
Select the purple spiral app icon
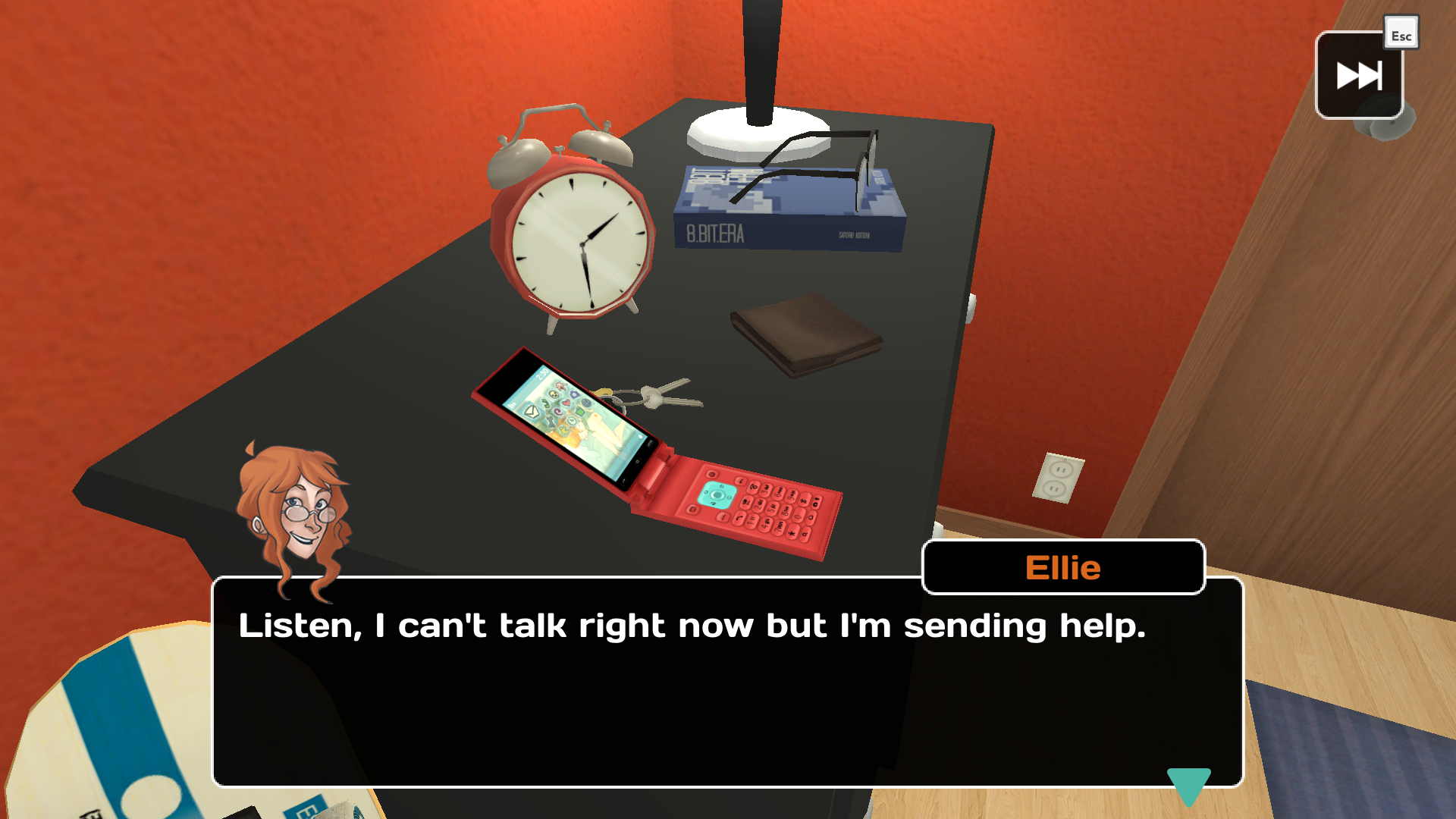point(558,412)
